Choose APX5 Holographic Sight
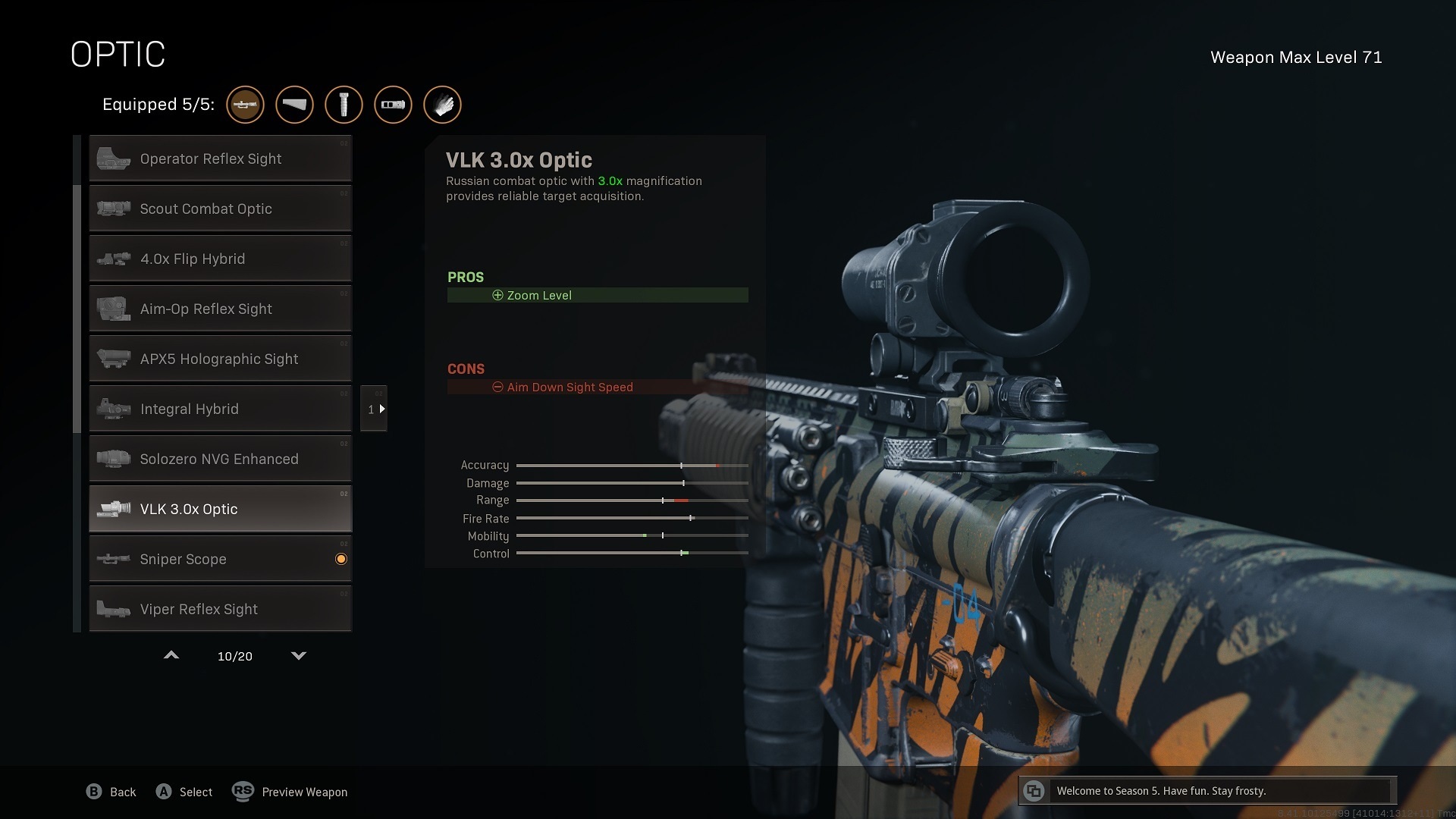 pos(220,359)
